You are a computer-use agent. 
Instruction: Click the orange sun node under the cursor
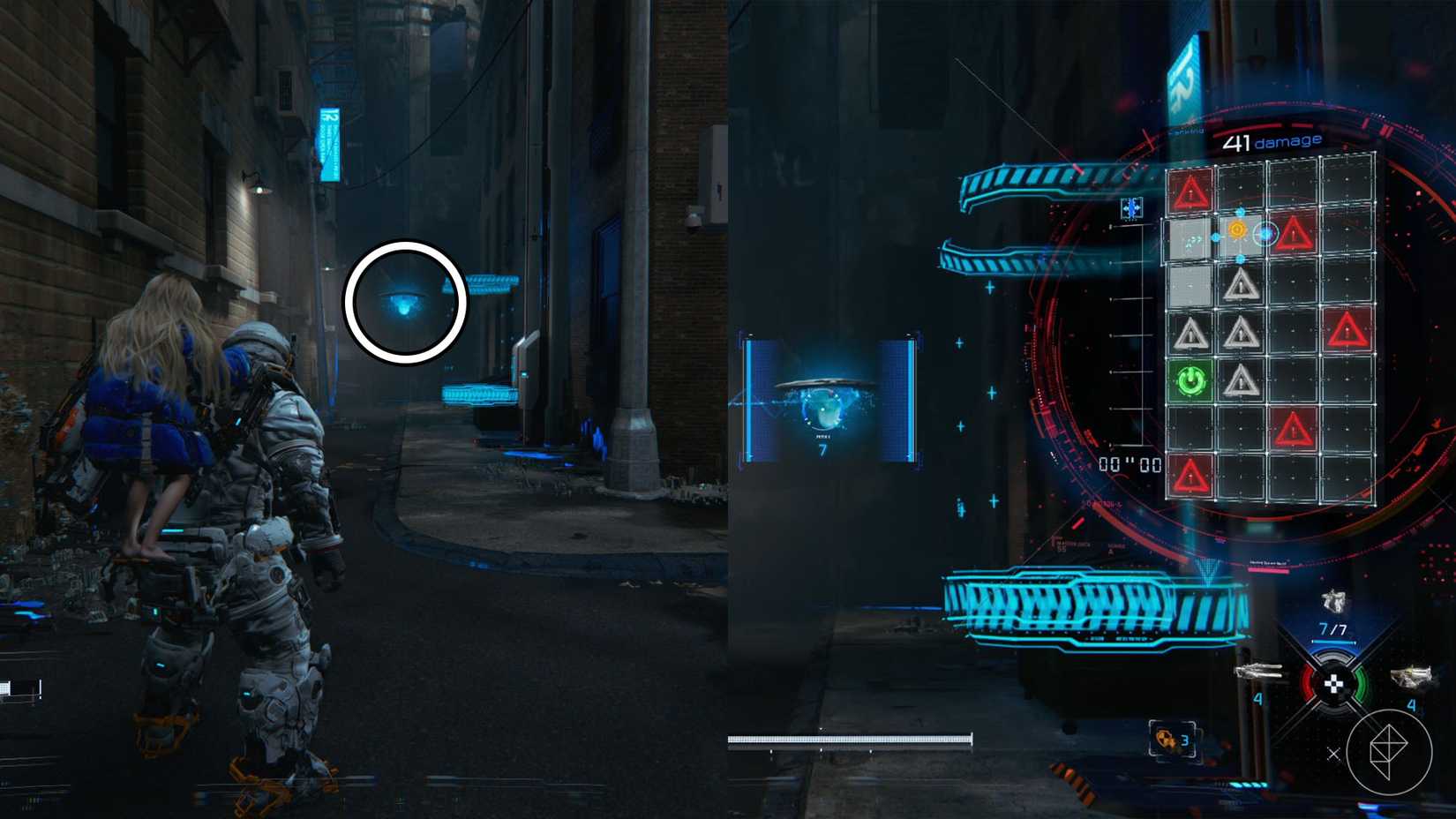pyautogui.click(x=1238, y=229)
